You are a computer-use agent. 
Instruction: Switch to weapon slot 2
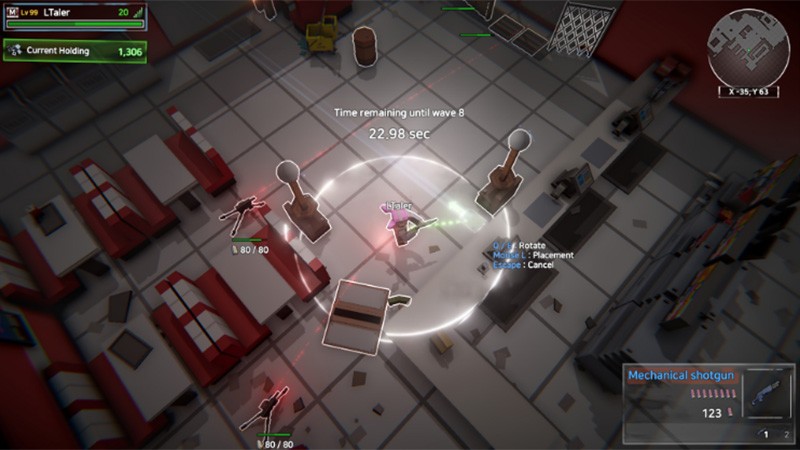point(787,434)
